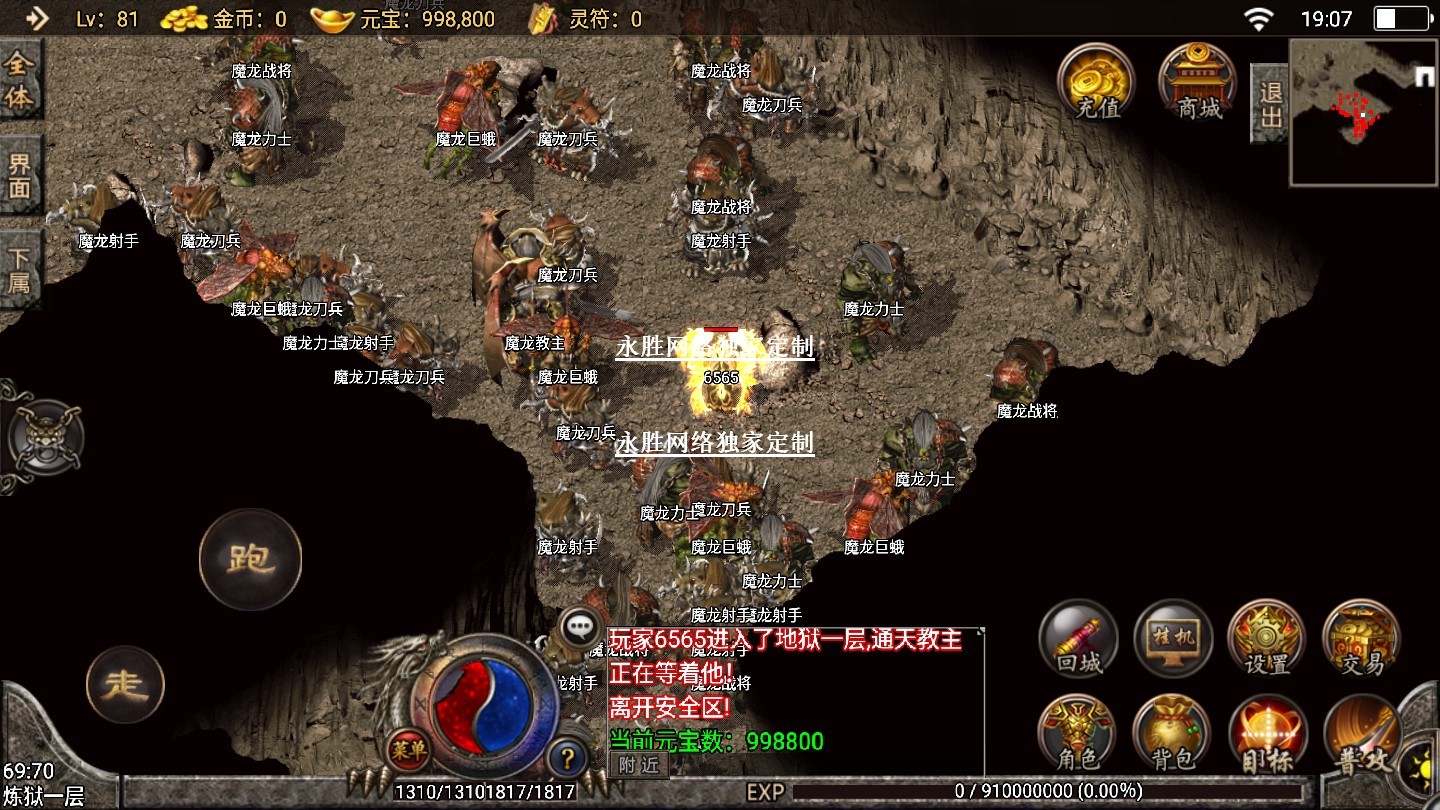Select the 下属 tab
This screenshot has height=810, width=1440.
[20, 269]
